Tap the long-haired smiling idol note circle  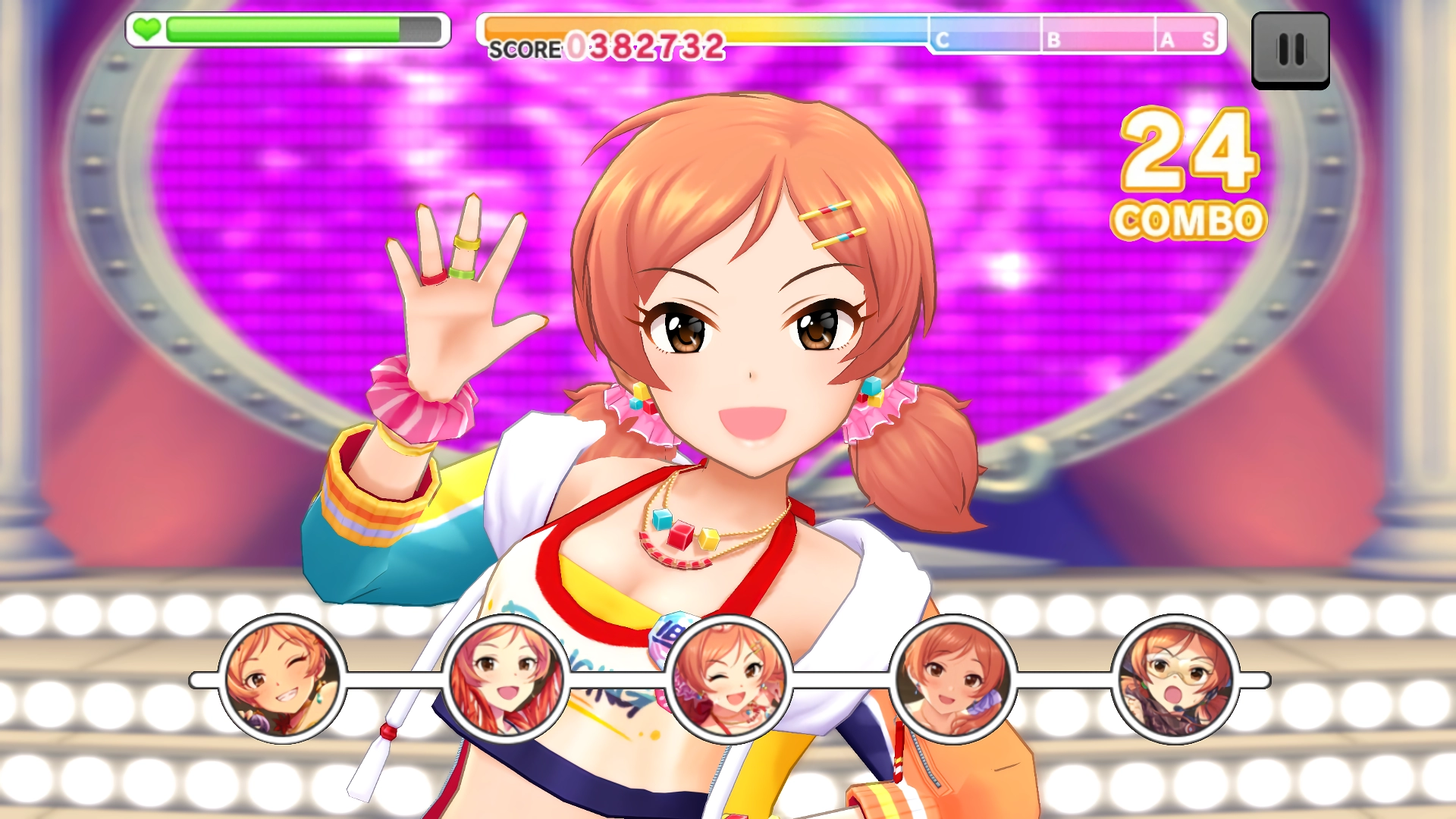point(505,679)
